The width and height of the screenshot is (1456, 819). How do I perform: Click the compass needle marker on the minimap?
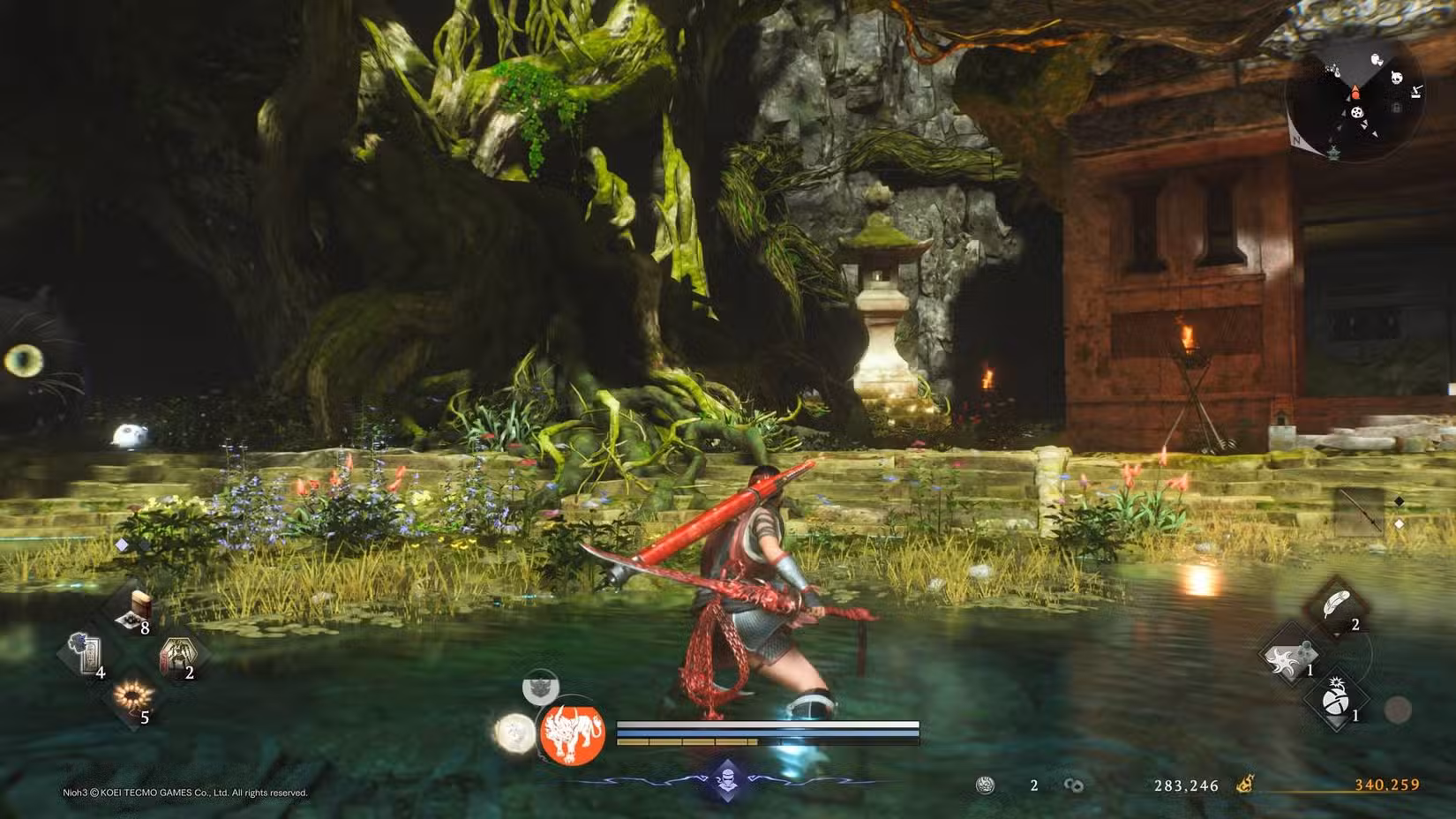[x=1355, y=93]
